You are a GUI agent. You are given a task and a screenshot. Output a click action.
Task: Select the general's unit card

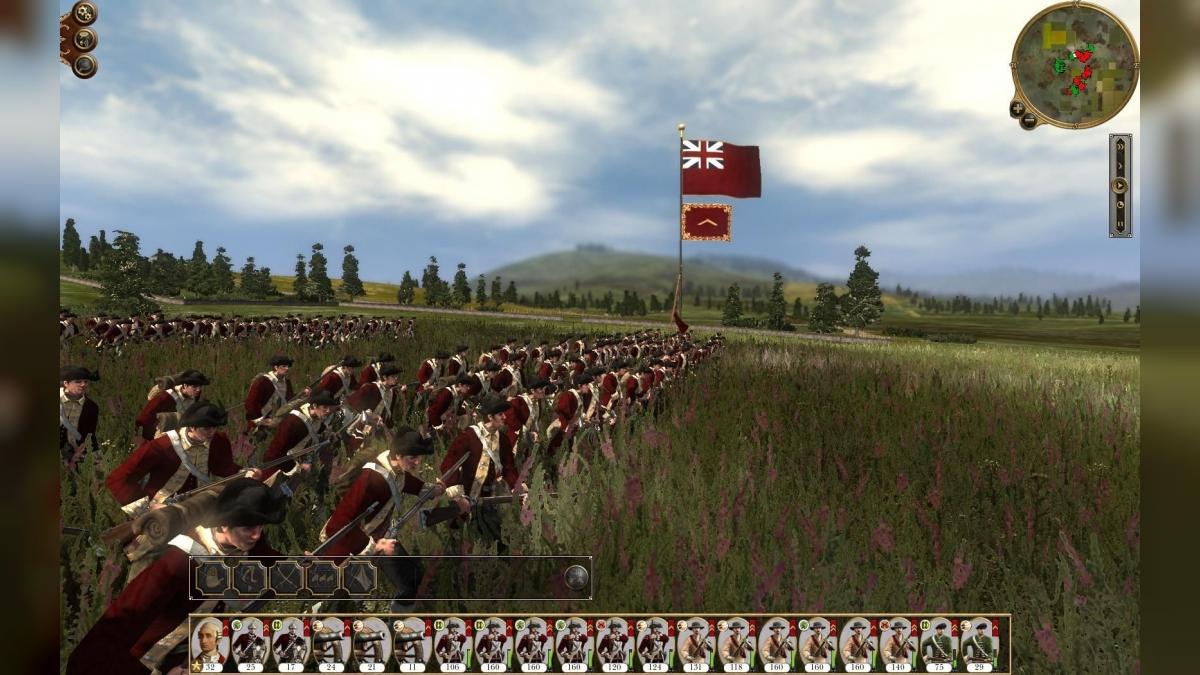click(x=209, y=643)
